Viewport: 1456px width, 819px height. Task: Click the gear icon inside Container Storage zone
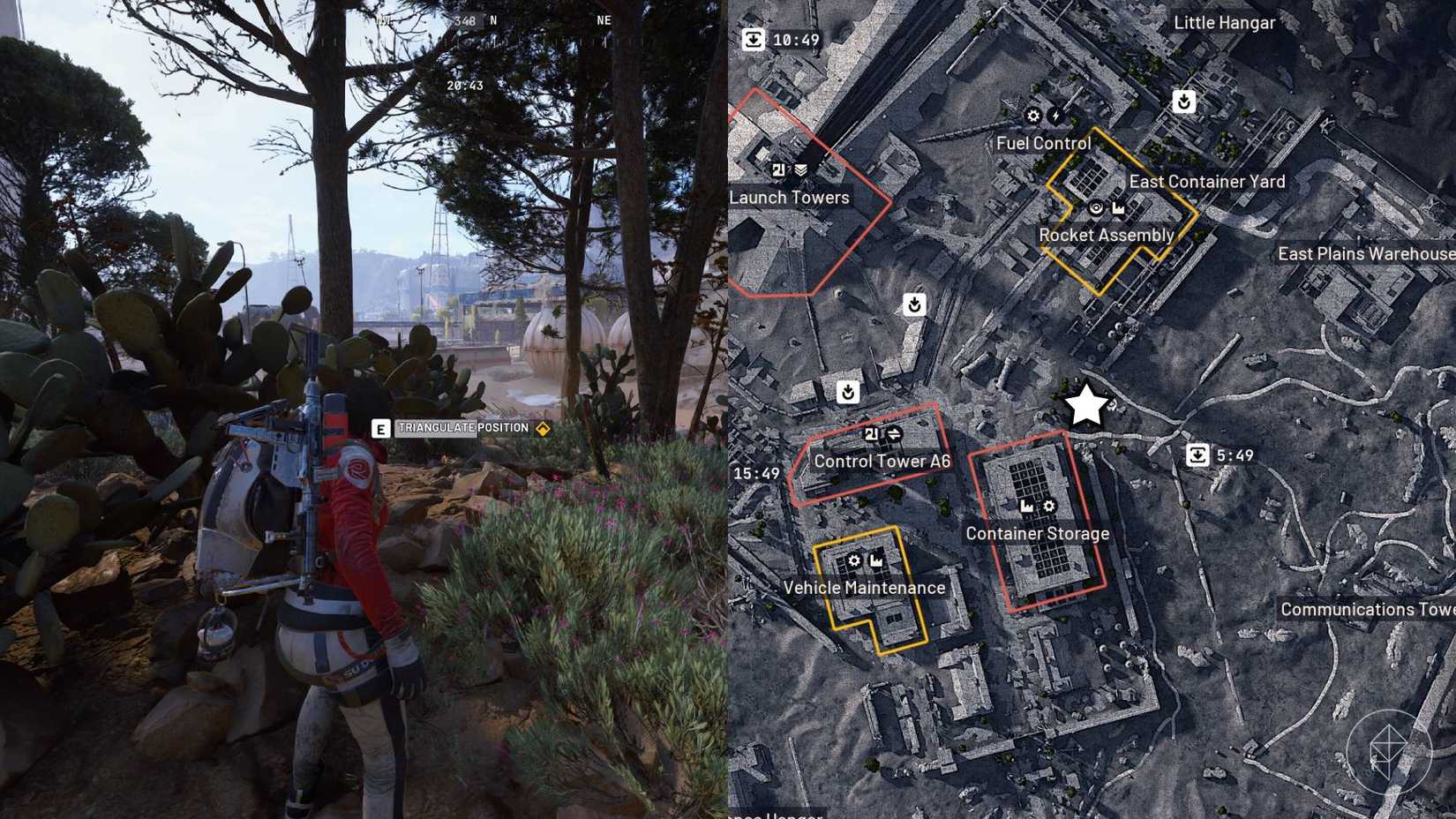[1048, 506]
